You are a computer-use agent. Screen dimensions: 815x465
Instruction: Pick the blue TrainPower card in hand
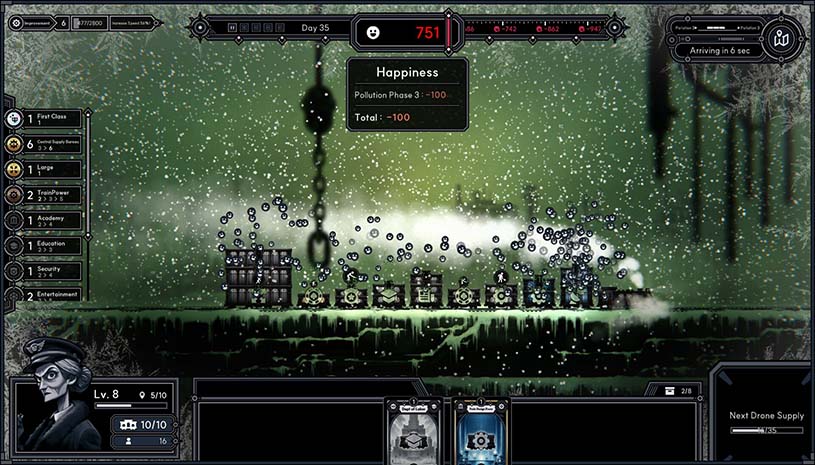pyautogui.click(x=482, y=430)
